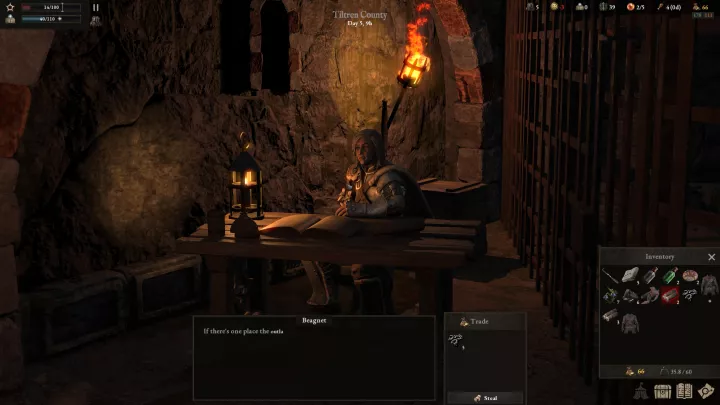Image resolution: width=720 pixels, height=405 pixels.
Task: Open the journal book icon
Action: point(684,392)
